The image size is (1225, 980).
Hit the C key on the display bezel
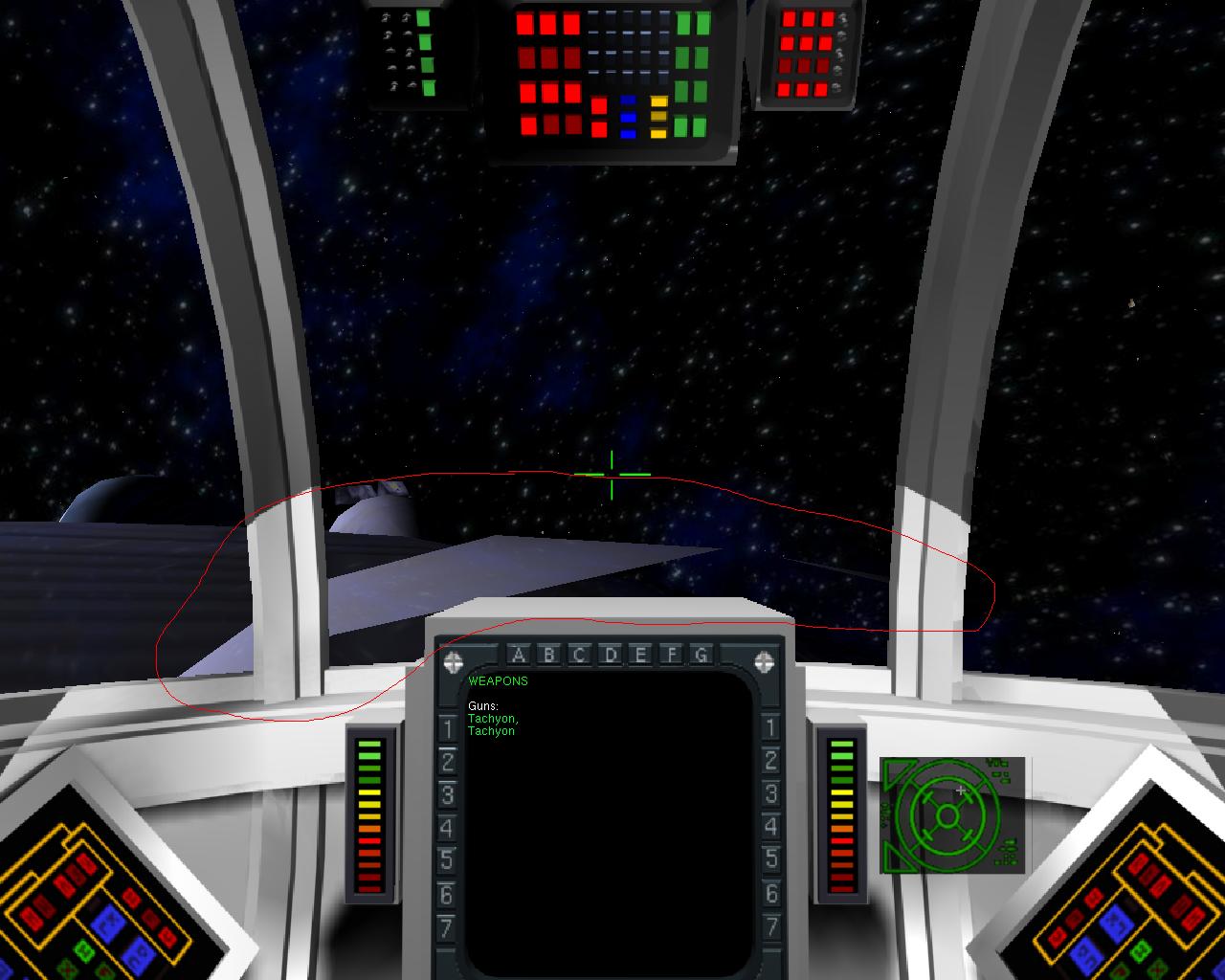point(579,656)
